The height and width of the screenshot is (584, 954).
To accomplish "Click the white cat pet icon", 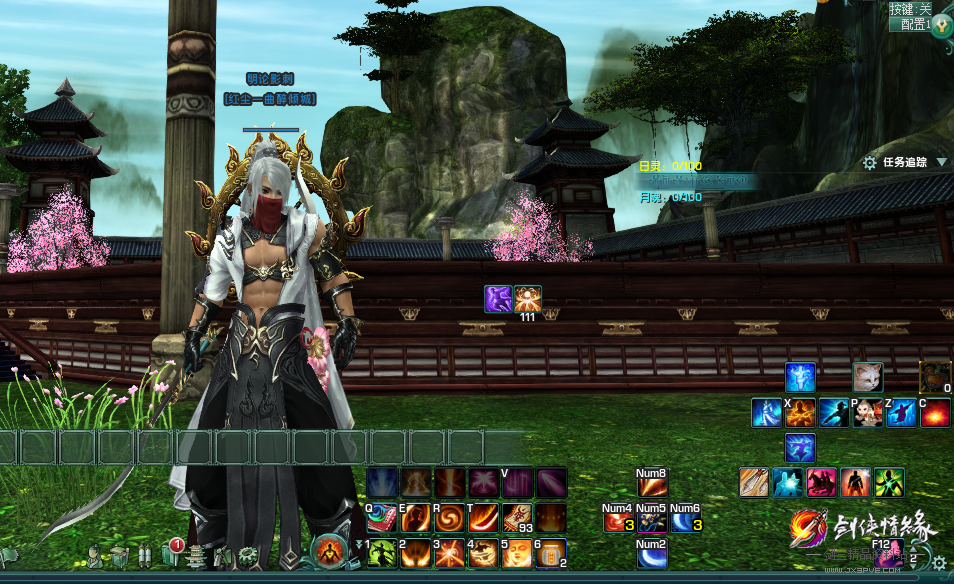I will pyautogui.click(x=867, y=377).
